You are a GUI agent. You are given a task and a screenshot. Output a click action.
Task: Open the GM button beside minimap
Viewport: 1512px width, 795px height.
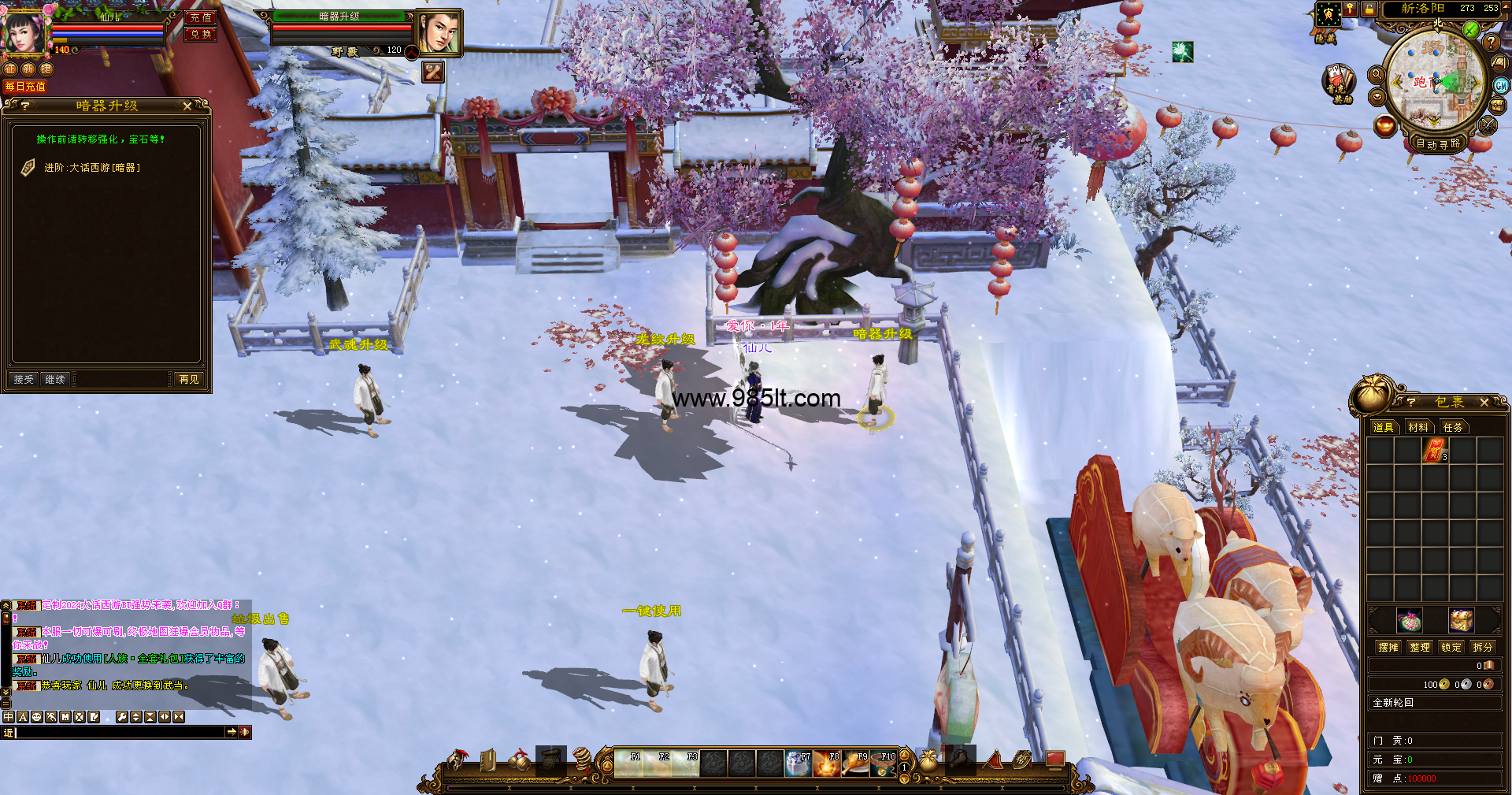coord(1501,85)
